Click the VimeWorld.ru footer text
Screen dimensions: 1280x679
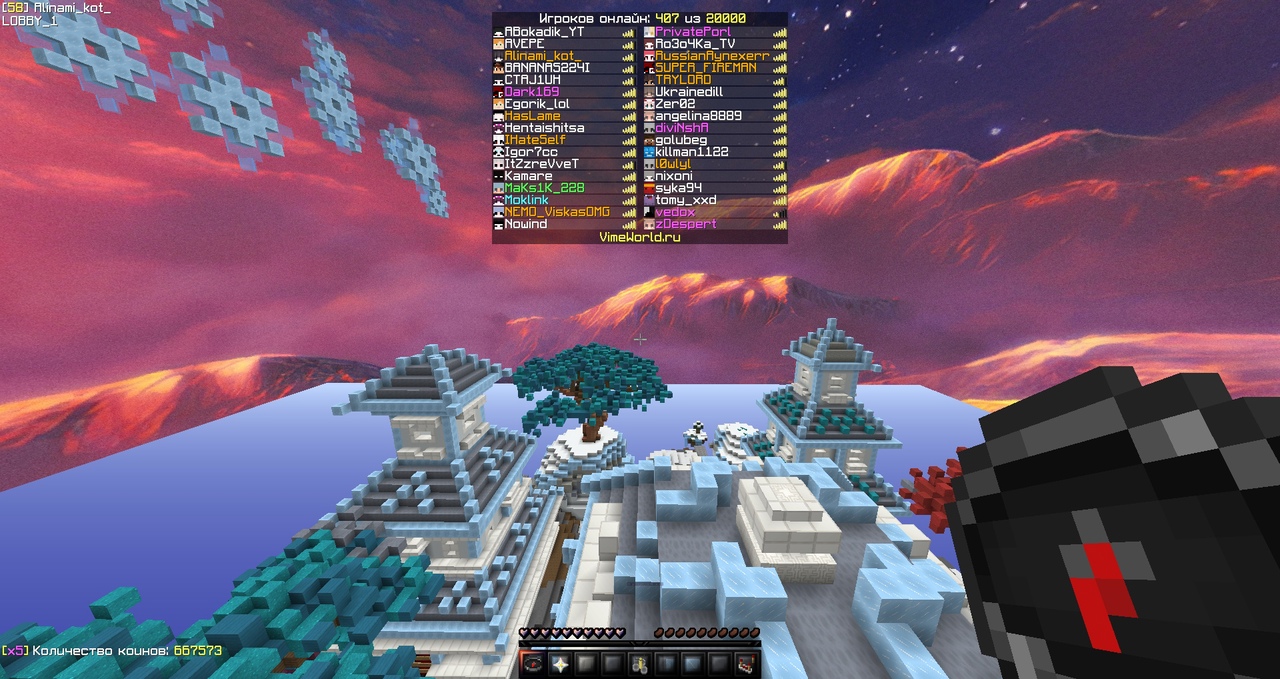coord(639,237)
